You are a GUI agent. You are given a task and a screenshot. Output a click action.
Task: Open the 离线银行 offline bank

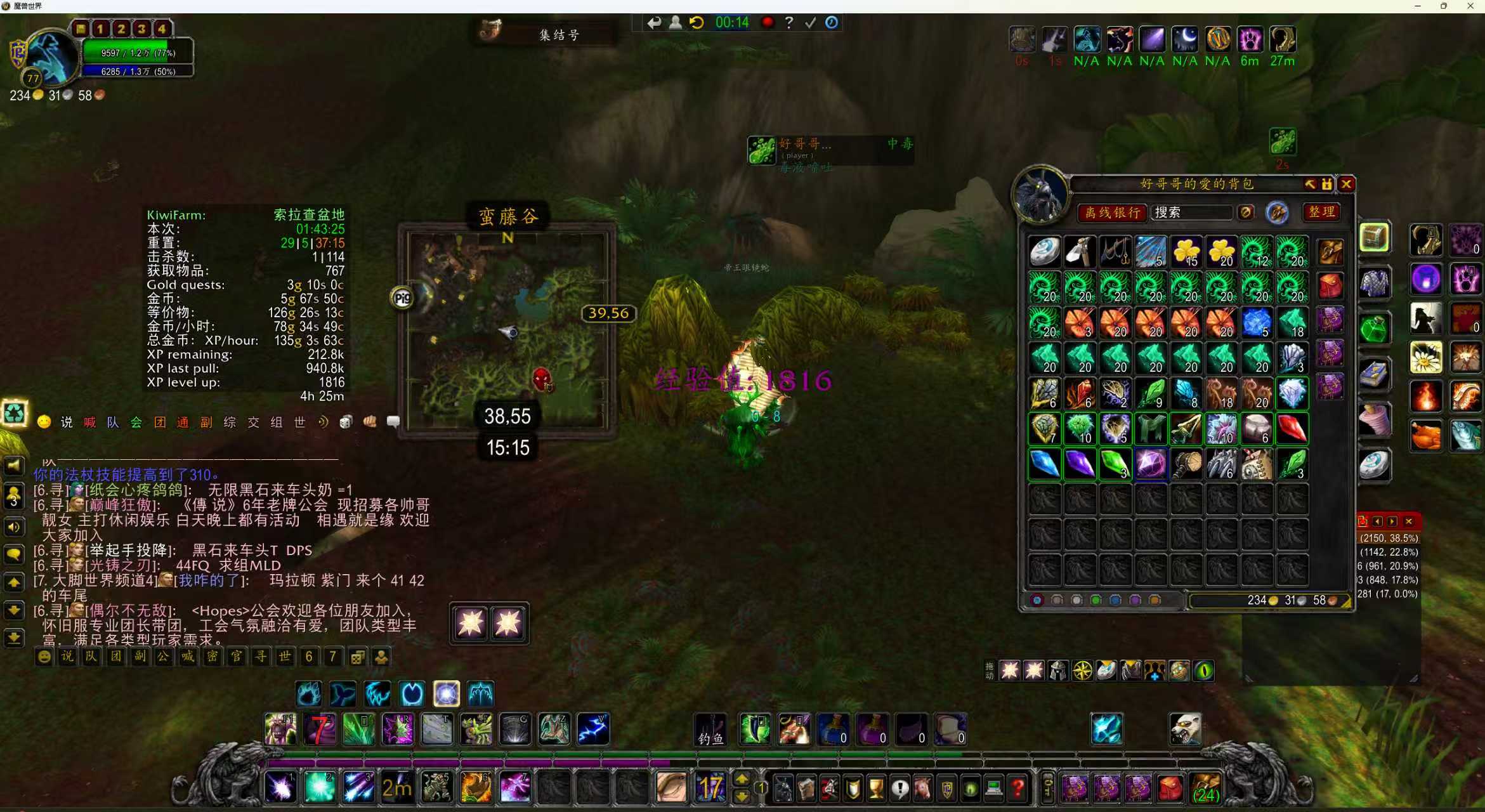pos(1112,213)
